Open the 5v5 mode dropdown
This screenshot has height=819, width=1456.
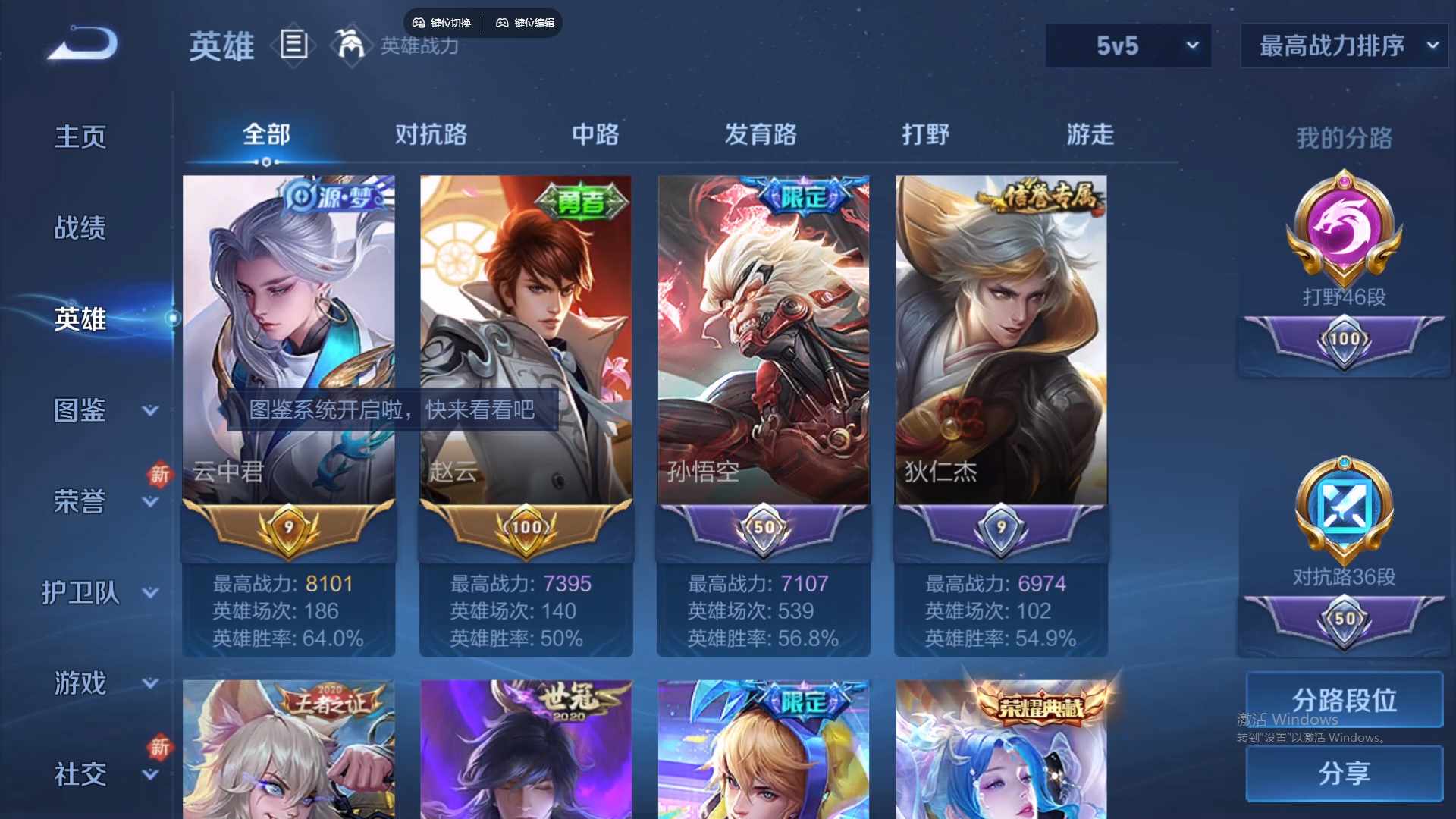point(1128,45)
